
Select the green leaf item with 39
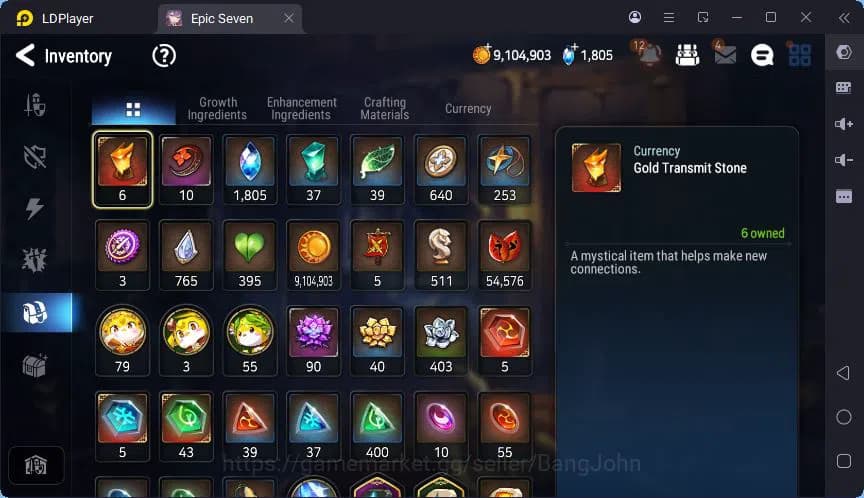(x=377, y=166)
